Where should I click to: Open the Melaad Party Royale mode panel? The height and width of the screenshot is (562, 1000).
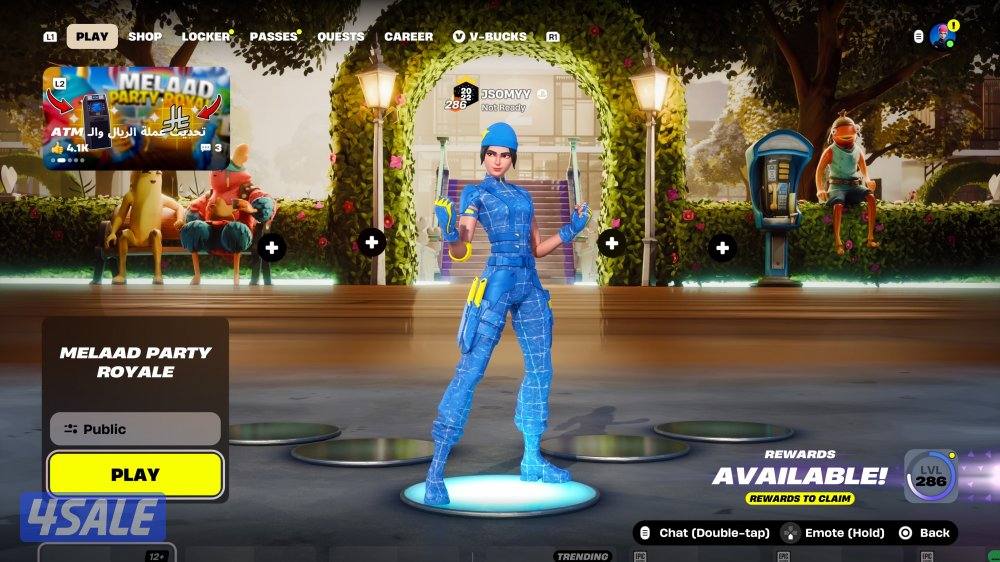click(x=135, y=362)
